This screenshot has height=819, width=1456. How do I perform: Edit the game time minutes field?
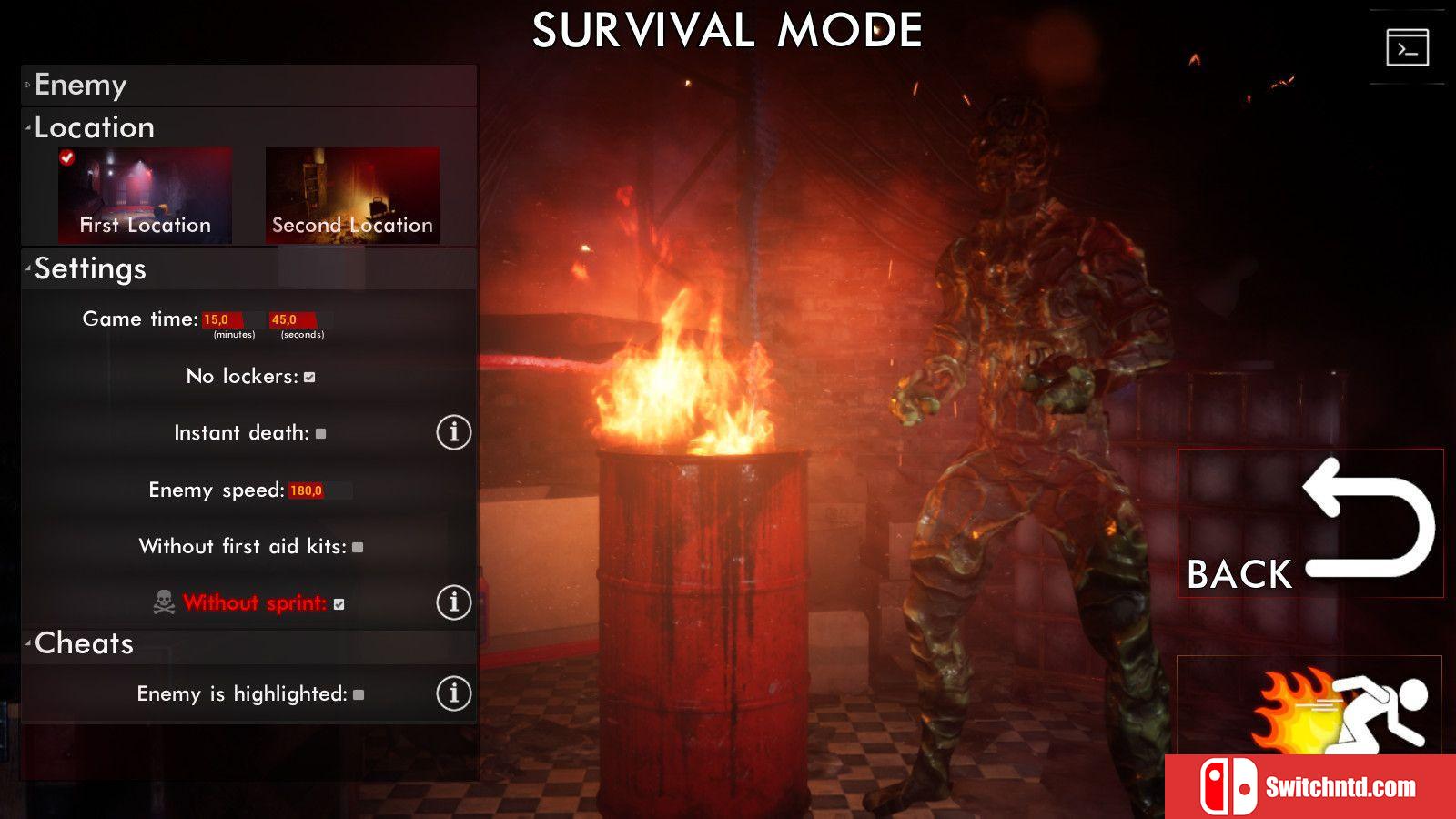click(x=221, y=320)
